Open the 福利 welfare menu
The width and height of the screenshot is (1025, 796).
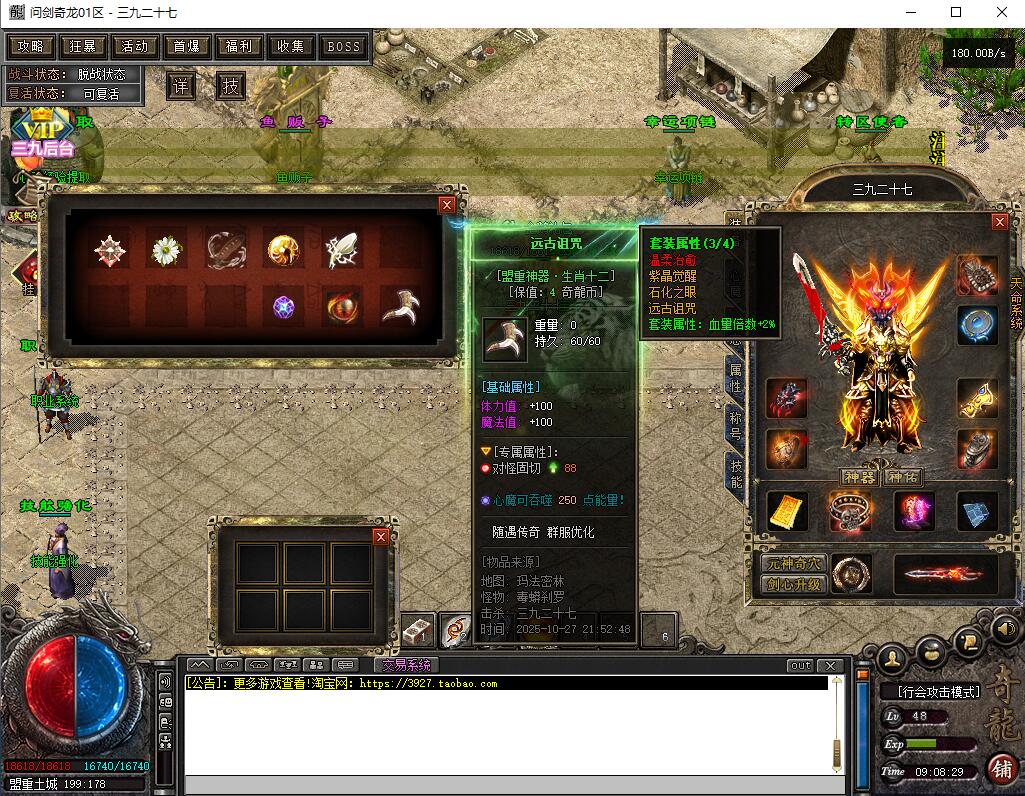click(239, 46)
